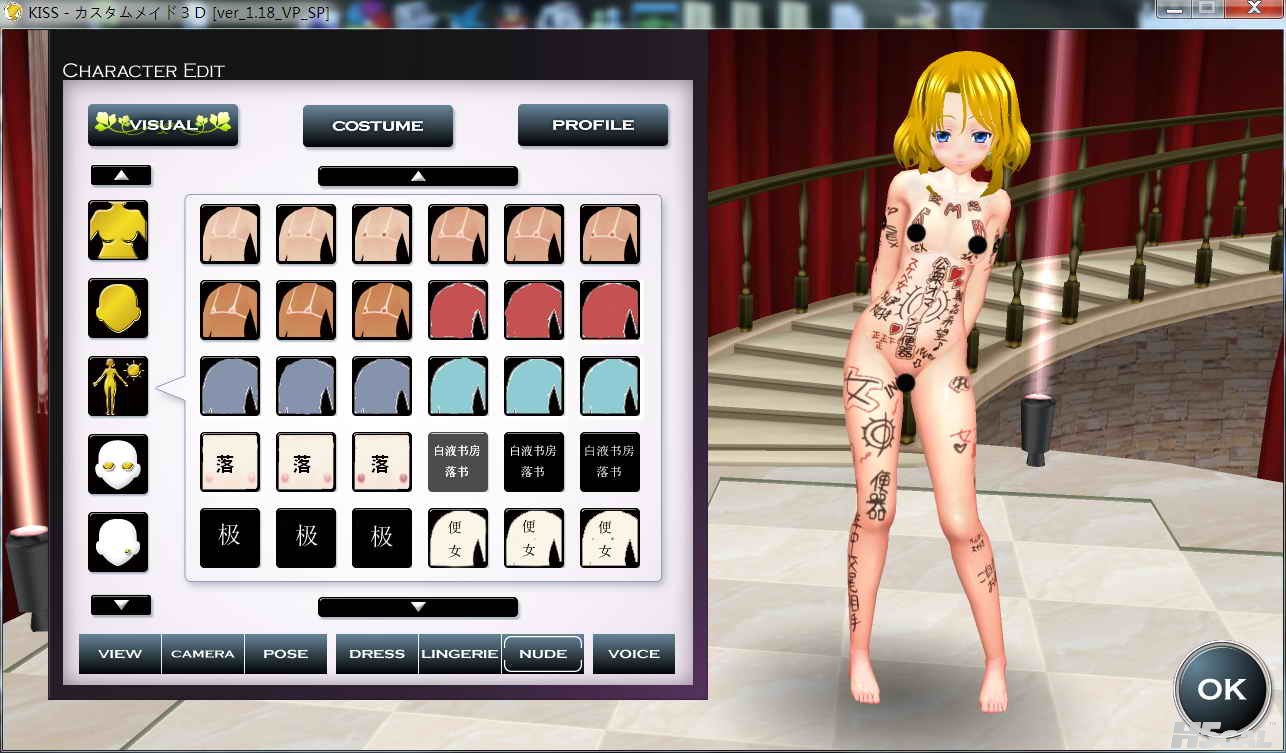Switch to the VISUAL tab
The height and width of the screenshot is (753, 1286).
[163, 125]
